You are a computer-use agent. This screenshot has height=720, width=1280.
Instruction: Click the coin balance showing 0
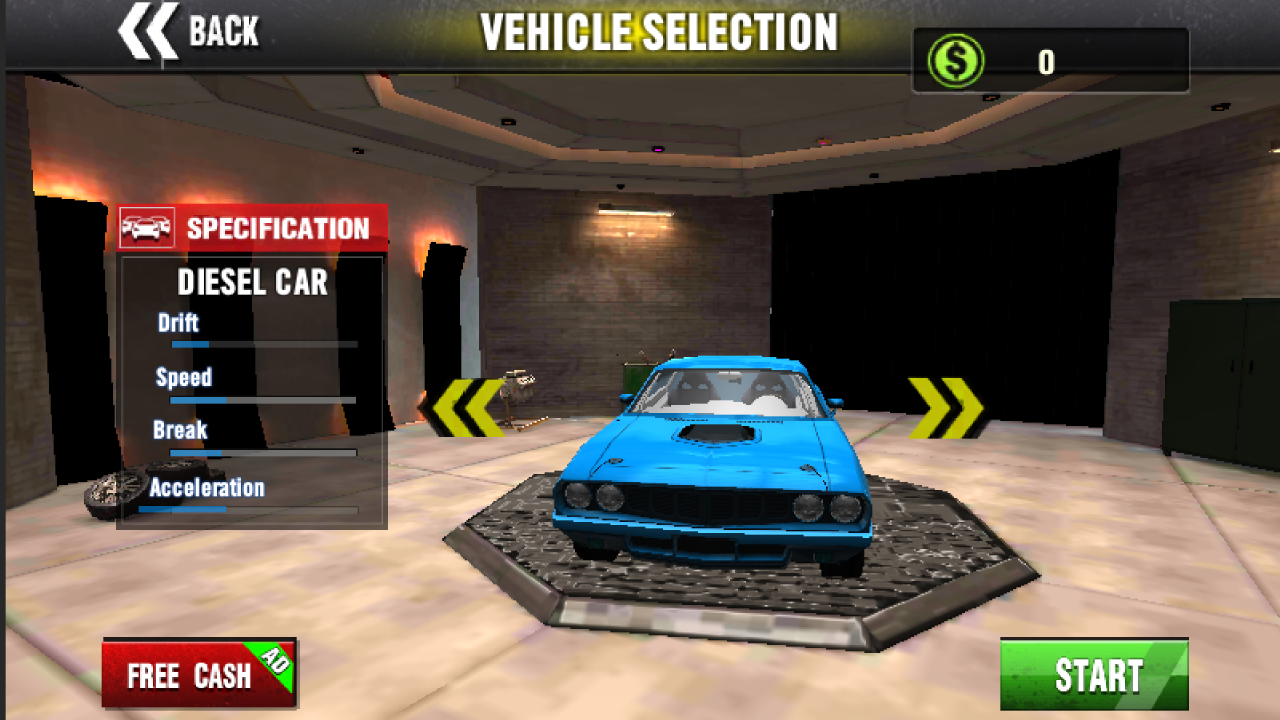coord(1046,60)
